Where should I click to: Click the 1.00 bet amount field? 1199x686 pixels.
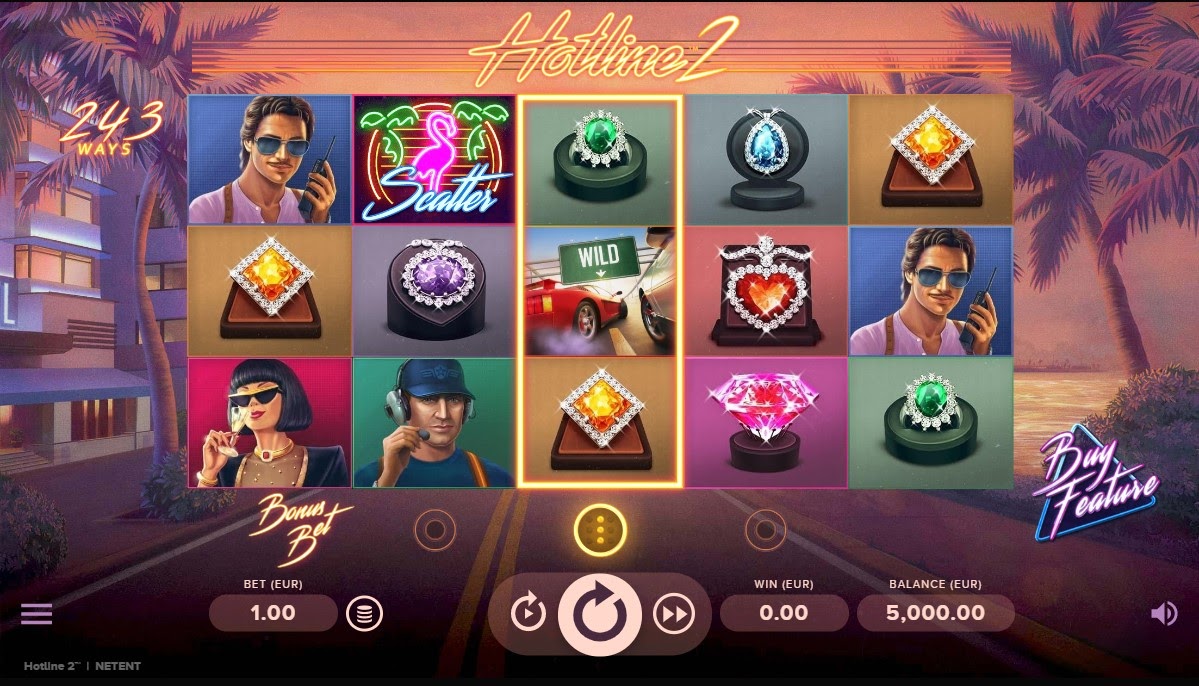(x=273, y=613)
